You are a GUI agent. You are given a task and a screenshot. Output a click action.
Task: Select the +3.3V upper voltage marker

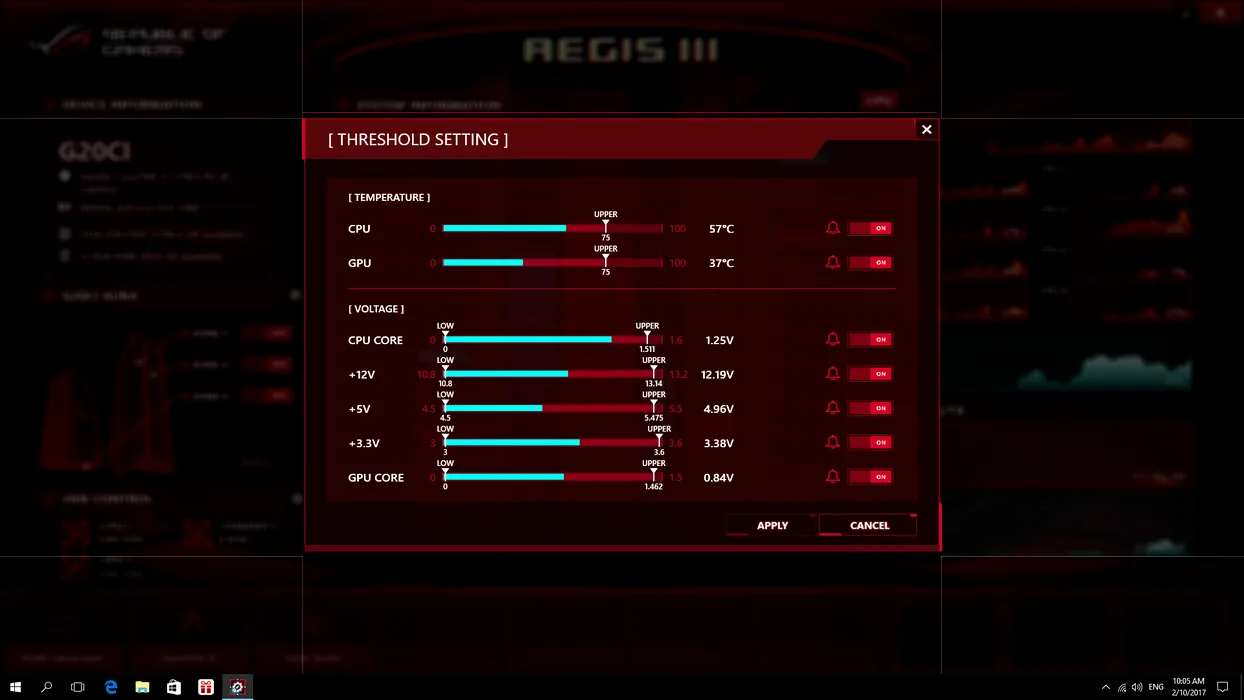[659, 441]
